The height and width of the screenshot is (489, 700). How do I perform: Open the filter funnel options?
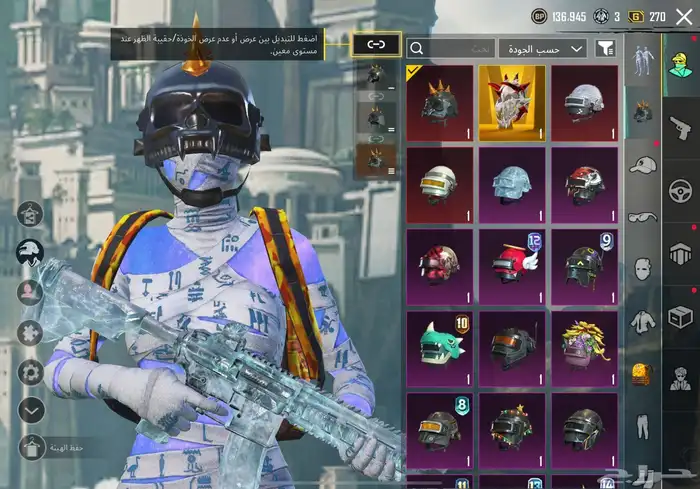coord(605,48)
